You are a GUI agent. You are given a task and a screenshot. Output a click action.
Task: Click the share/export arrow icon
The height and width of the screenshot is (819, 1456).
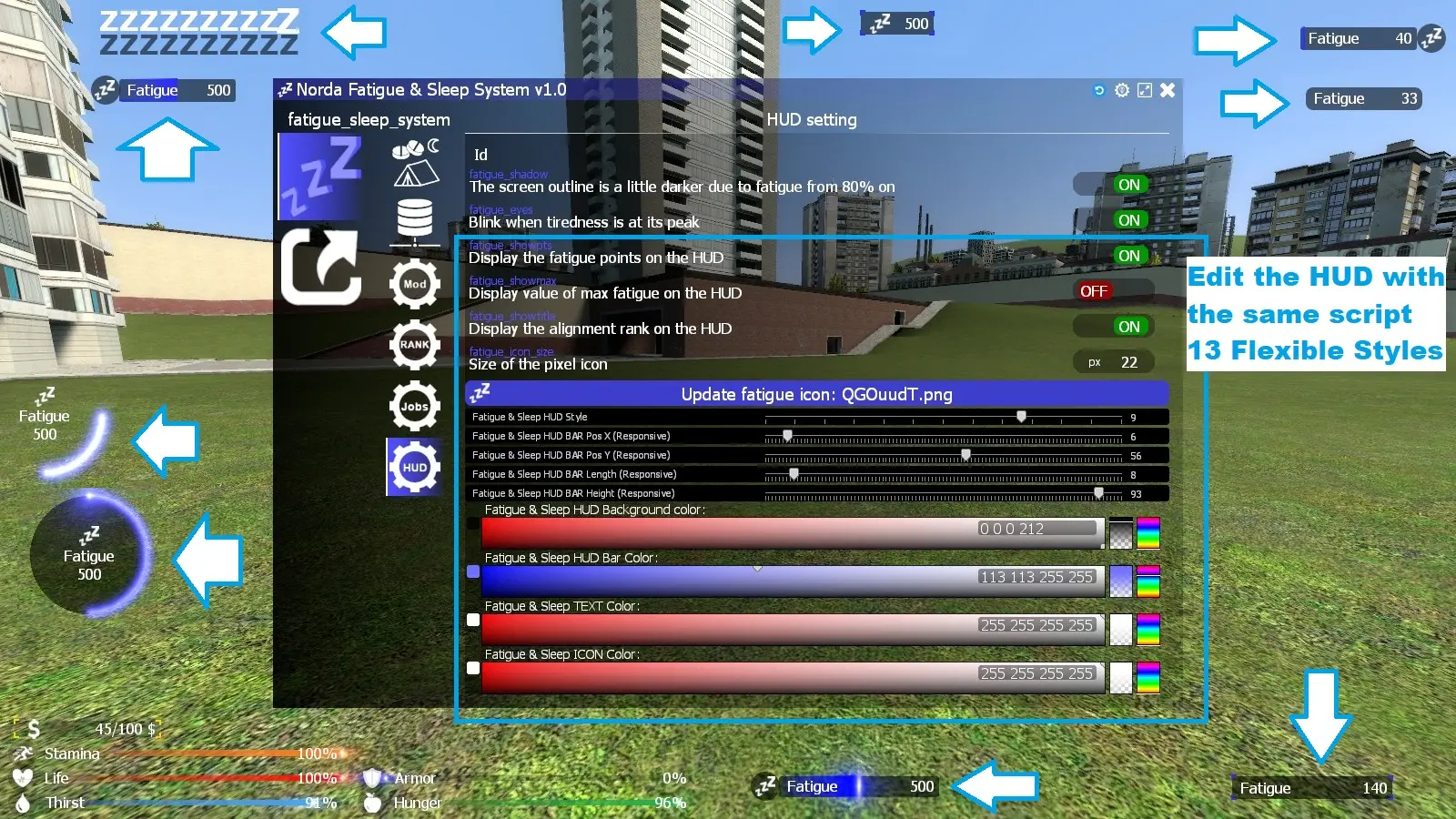(320, 267)
